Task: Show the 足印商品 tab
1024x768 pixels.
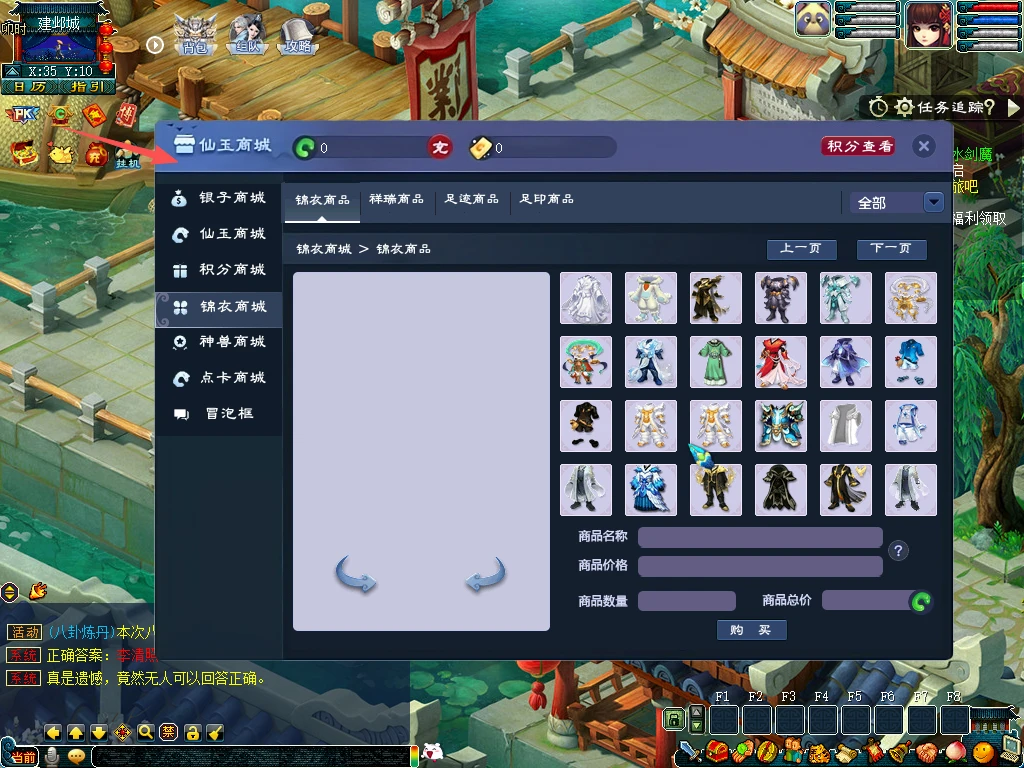Action: (x=547, y=200)
